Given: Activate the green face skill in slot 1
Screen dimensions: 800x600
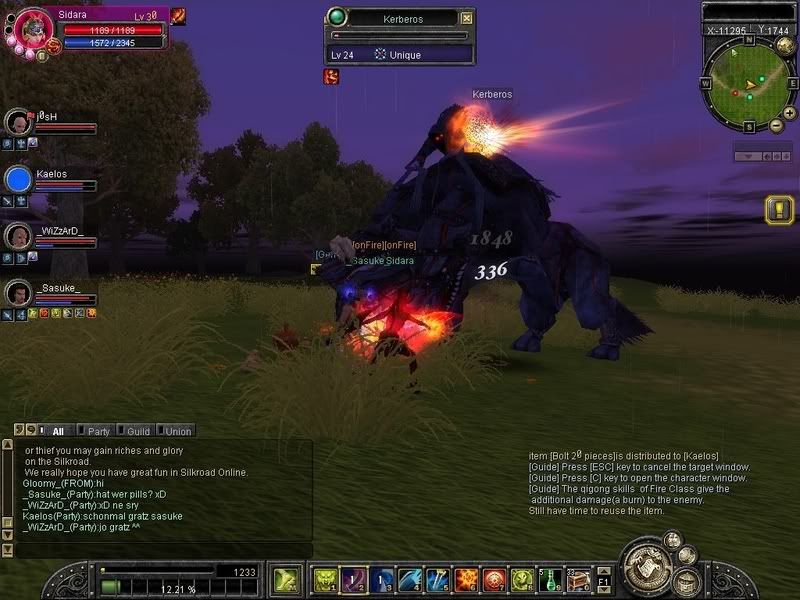Looking at the screenshot, I should point(325,580).
